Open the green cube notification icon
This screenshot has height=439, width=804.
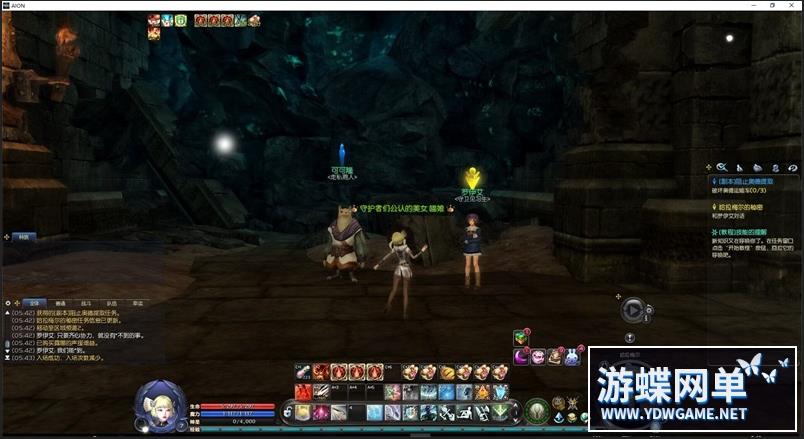521,338
